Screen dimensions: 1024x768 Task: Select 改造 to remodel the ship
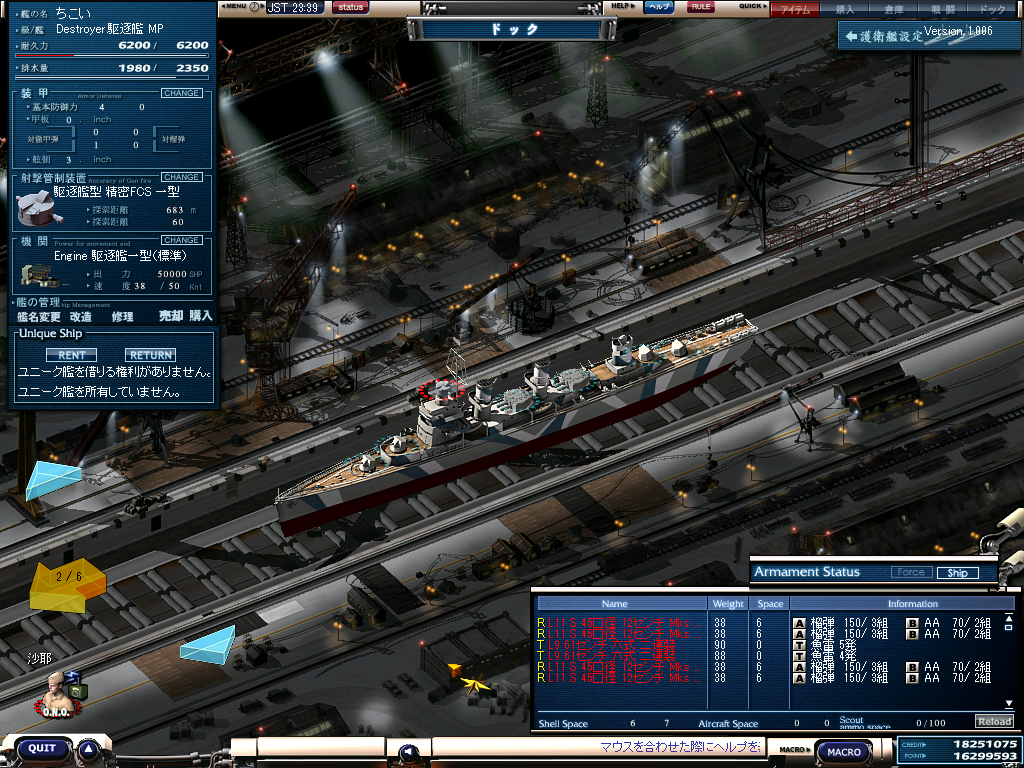[81, 316]
